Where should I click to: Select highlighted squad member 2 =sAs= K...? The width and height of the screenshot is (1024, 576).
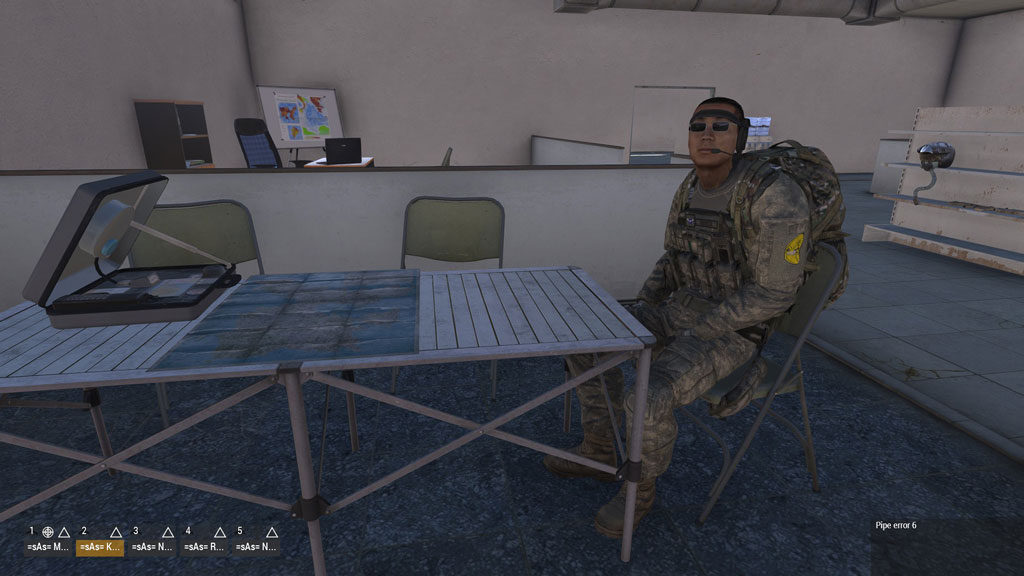(100, 547)
